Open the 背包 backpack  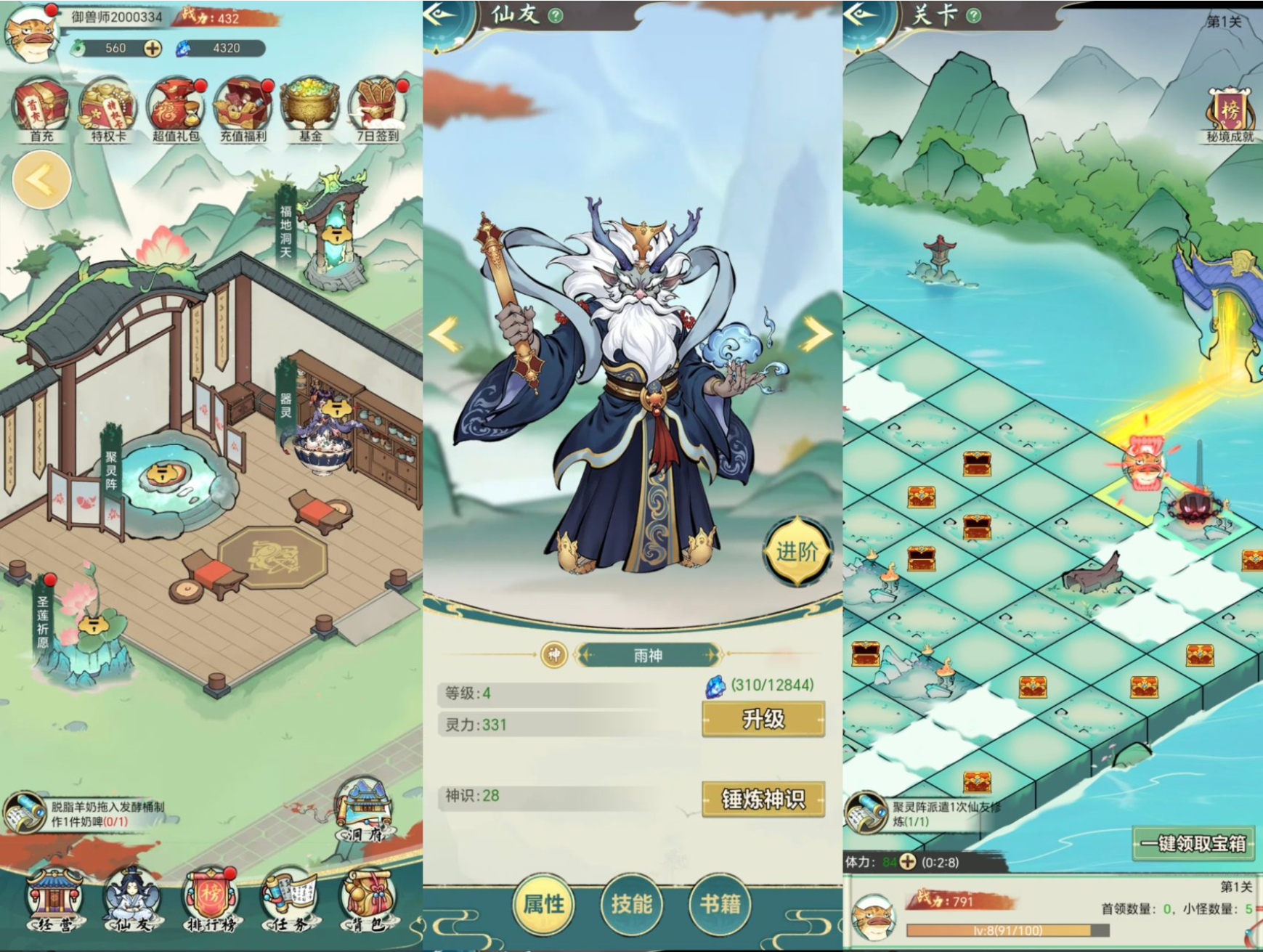tap(367, 899)
